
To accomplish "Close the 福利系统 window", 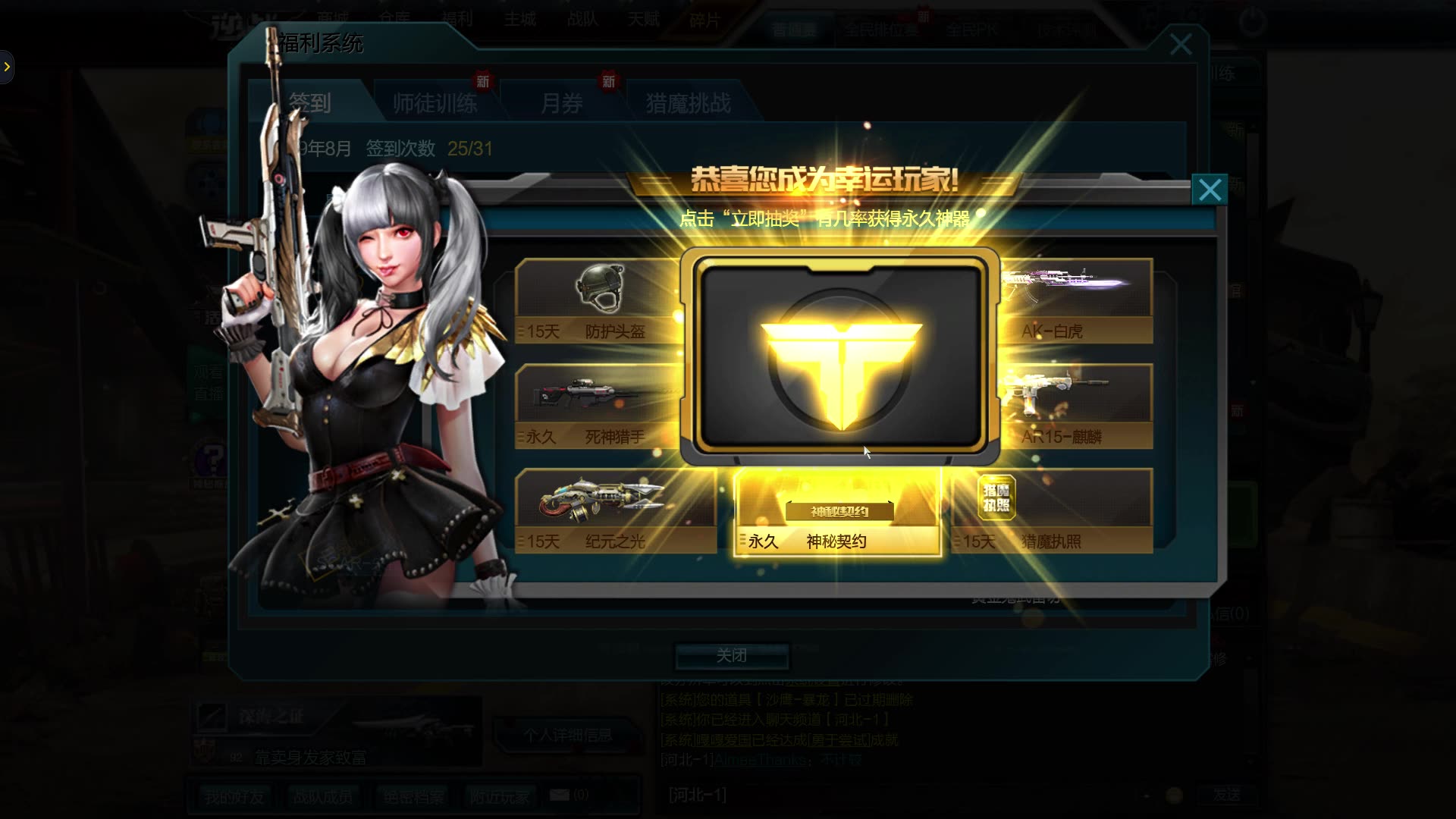I will point(1180,45).
